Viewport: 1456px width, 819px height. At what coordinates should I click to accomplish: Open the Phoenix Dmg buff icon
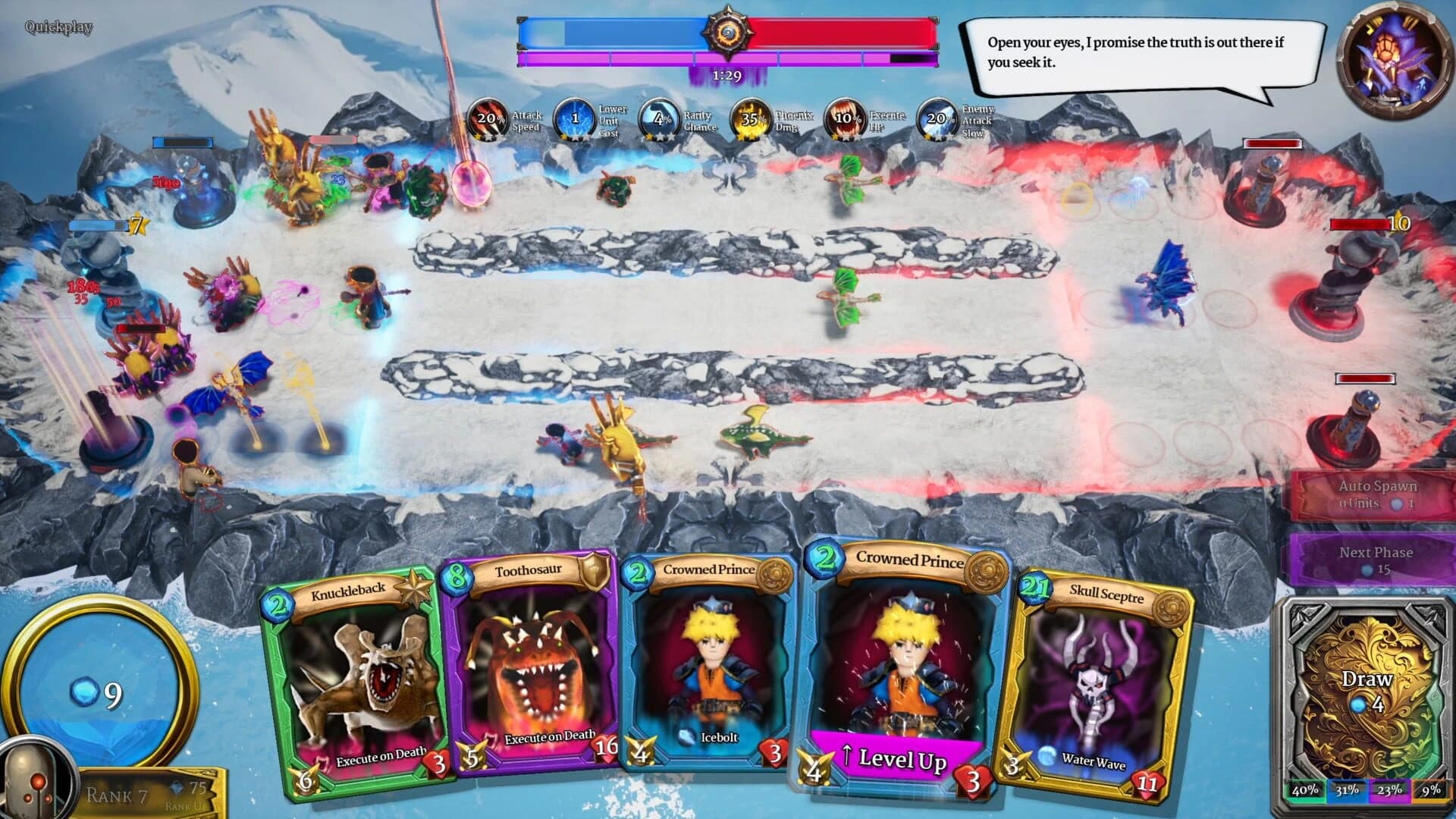click(x=753, y=119)
